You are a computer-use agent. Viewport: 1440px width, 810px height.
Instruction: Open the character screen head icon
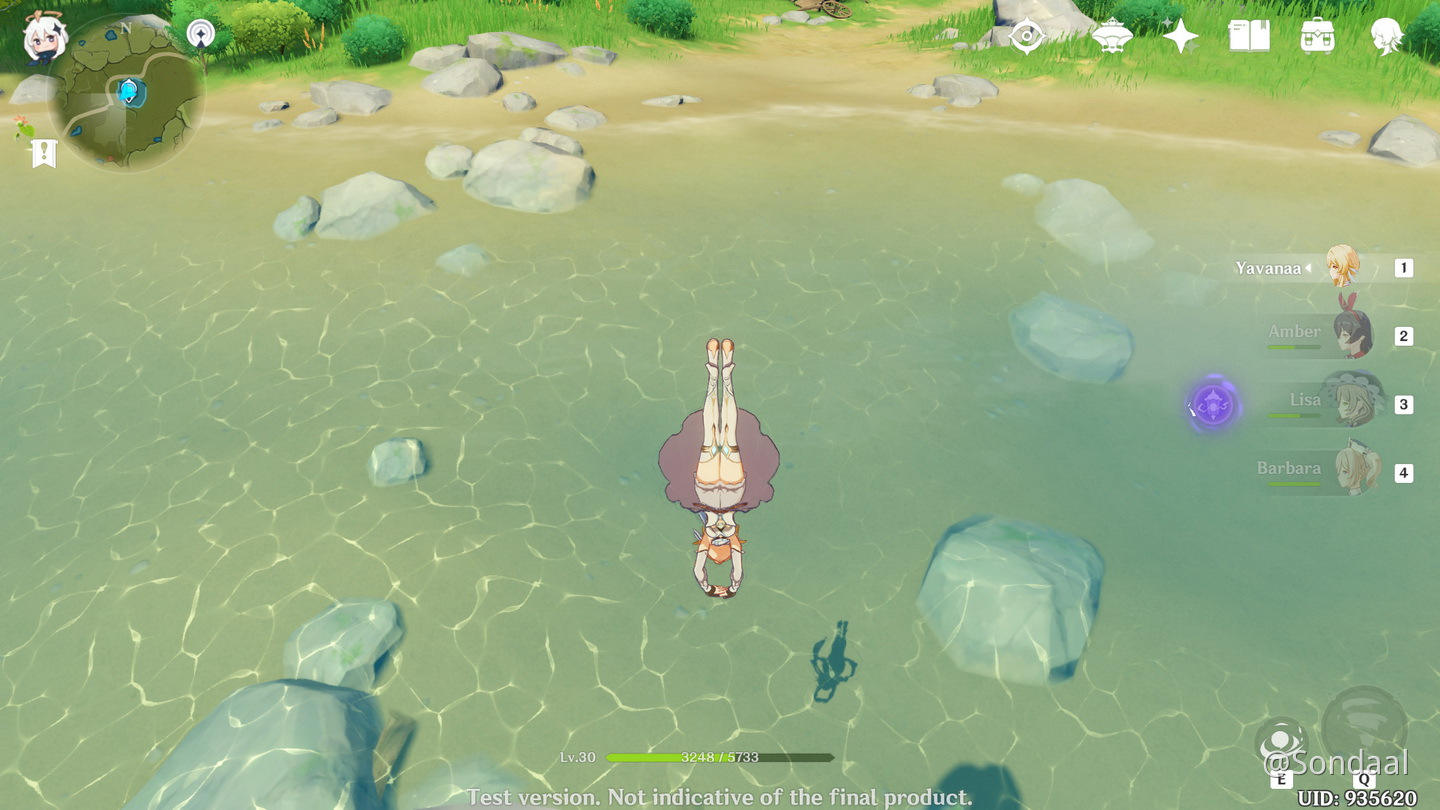(1387, 37)
